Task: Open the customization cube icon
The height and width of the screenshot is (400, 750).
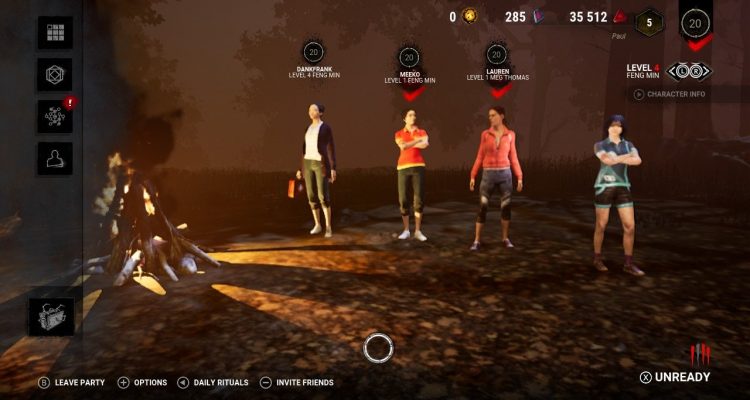Action: (x=55, y=74)
